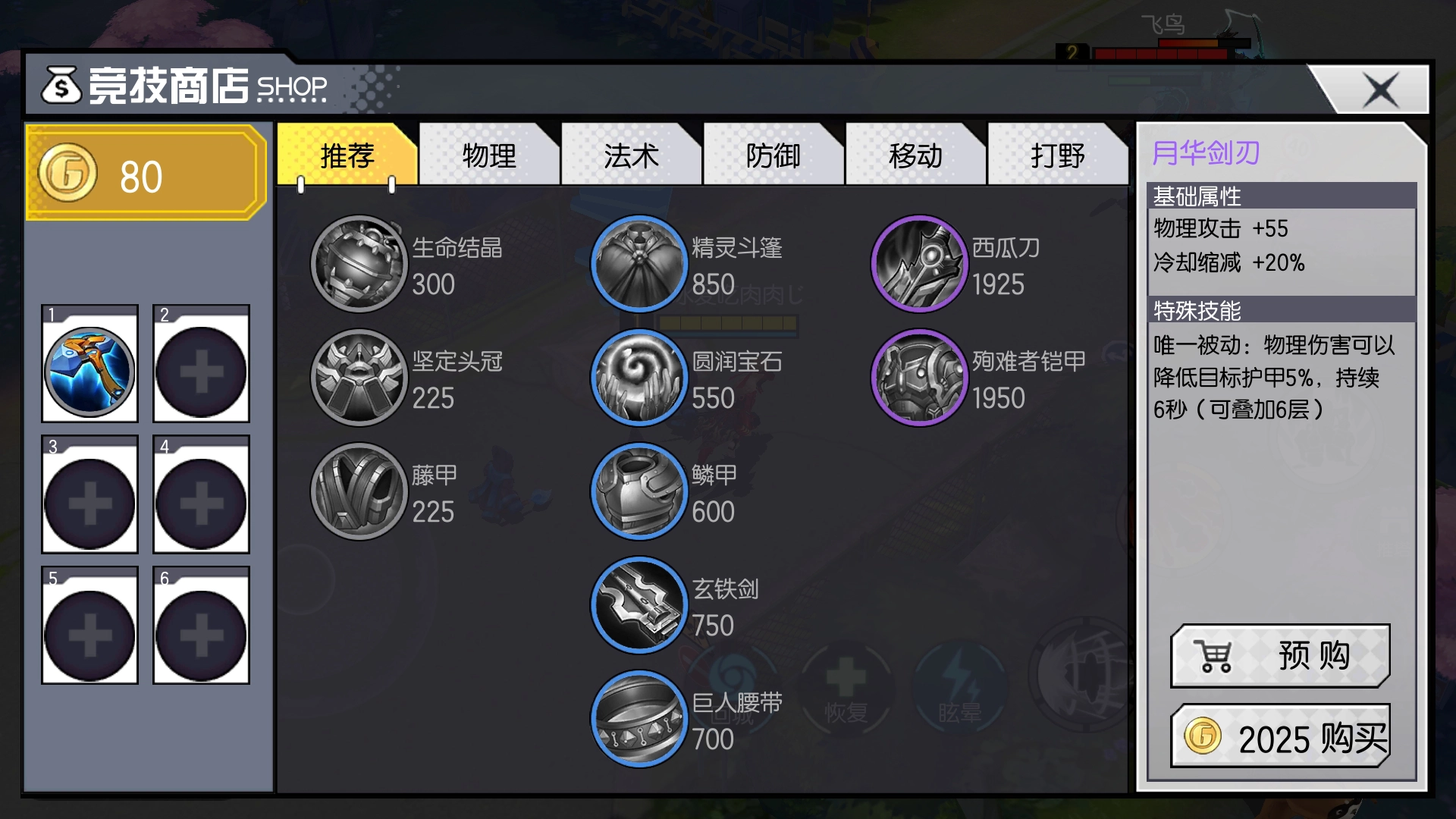Click the shop money bag icon
The width and height of the screenshot is (1456, 819).
[x=61, y=86]
